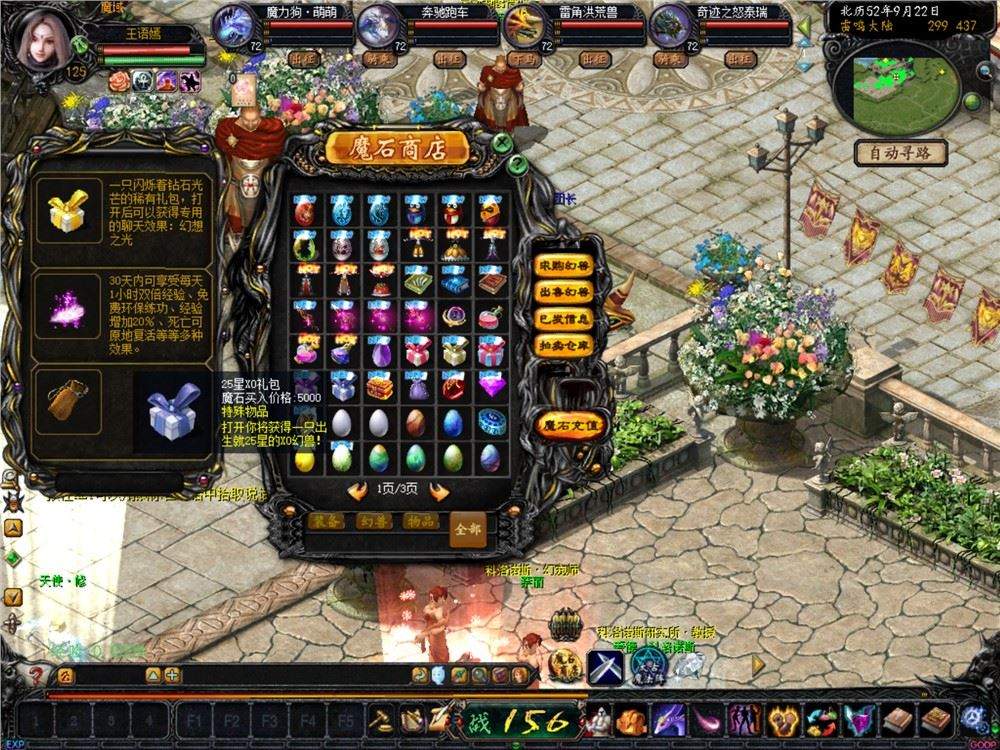Image resolution: width=1000 pixels, height=750 pixels.
Task: Select the 魔力狗·萌萌 pet portrait
Action: [x=234, y=25]
